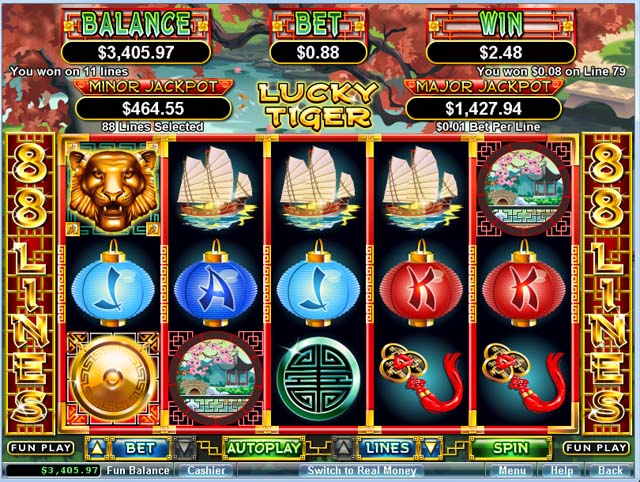Click the Fun Balance label
640x482 pixels.
(x=139, y=470)
